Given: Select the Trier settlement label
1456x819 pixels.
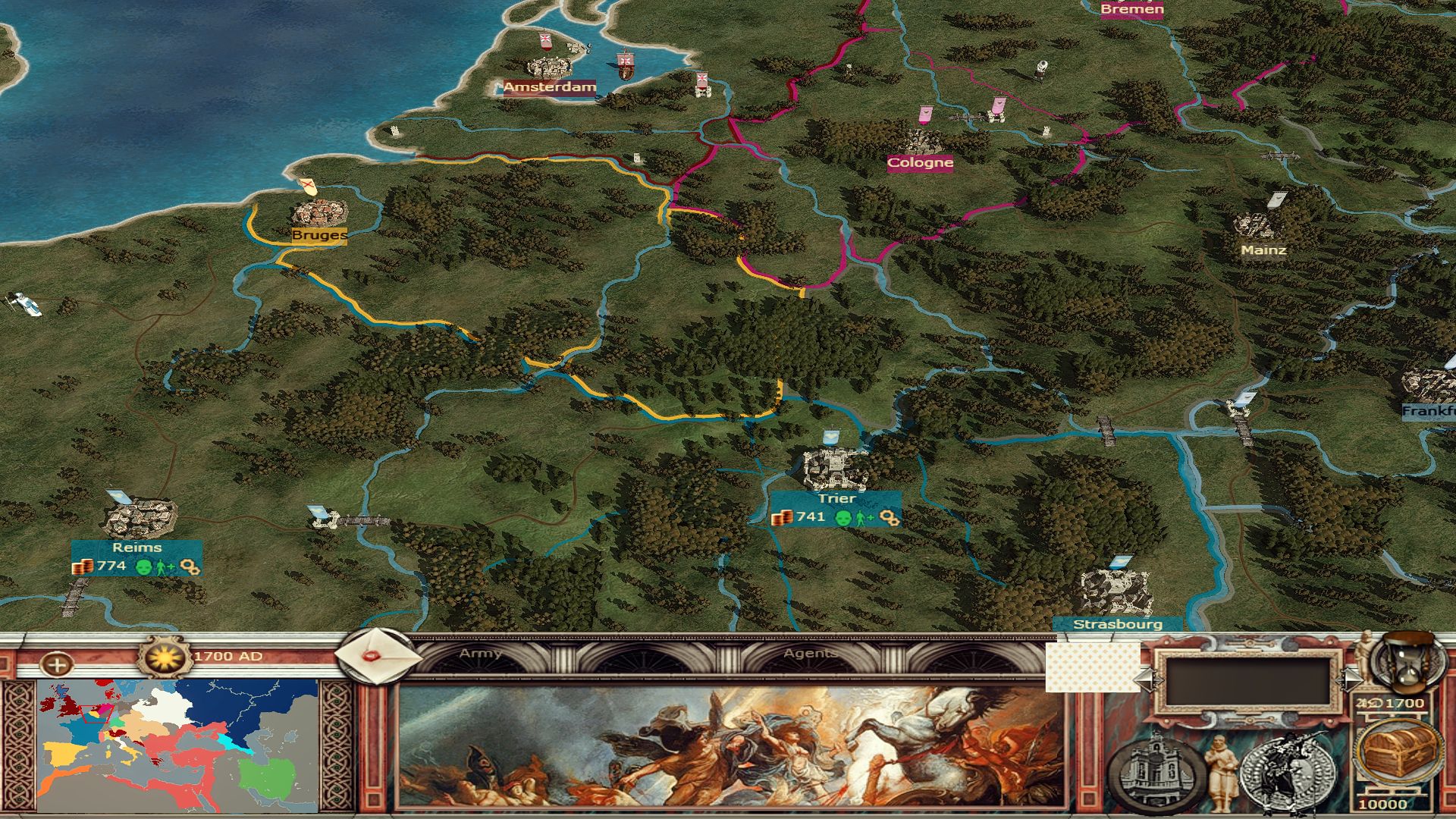Looking at the screenshot, I should point(836,499).
